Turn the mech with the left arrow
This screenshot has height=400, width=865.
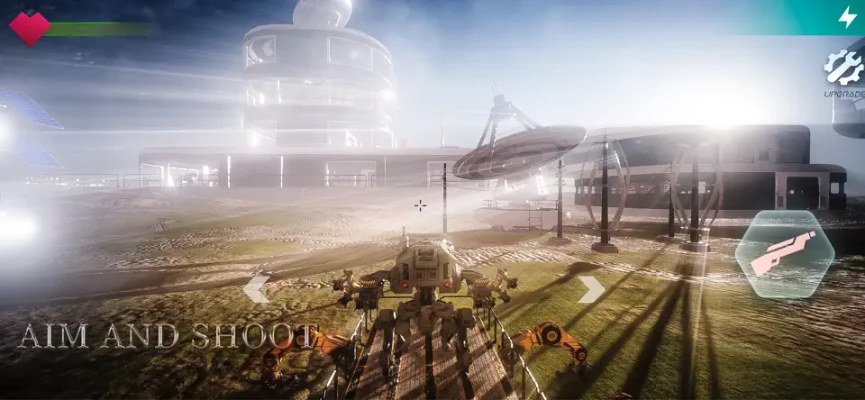pyautogui.click(x=256, y=289)
